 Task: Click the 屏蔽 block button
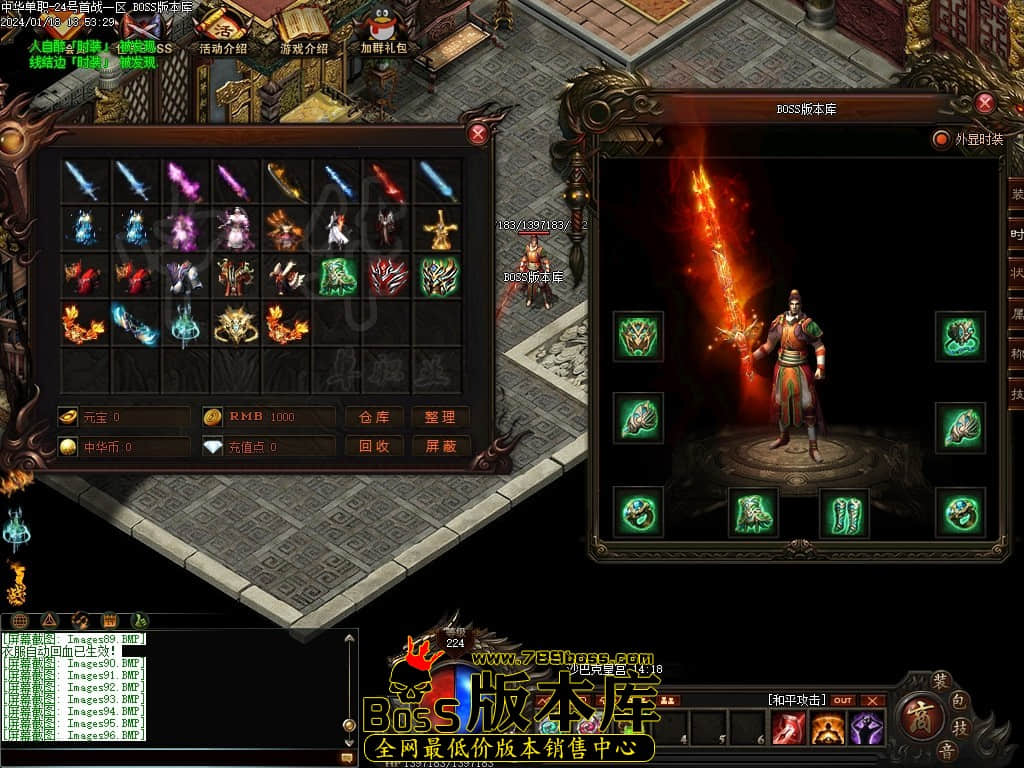440,446
